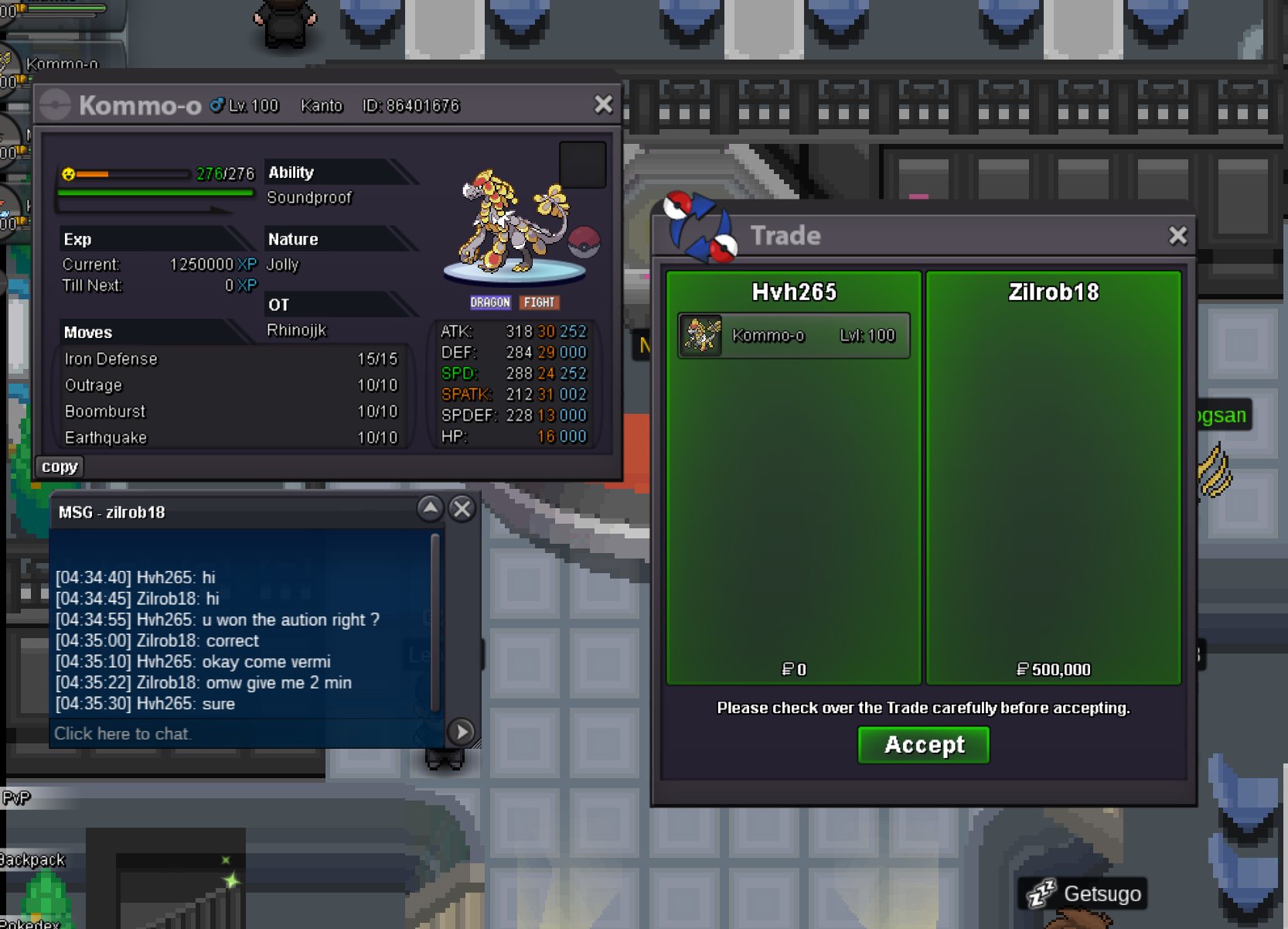Select the Boomburst move row
This screenshot has height=929, width=1288.
pos(230,412)
